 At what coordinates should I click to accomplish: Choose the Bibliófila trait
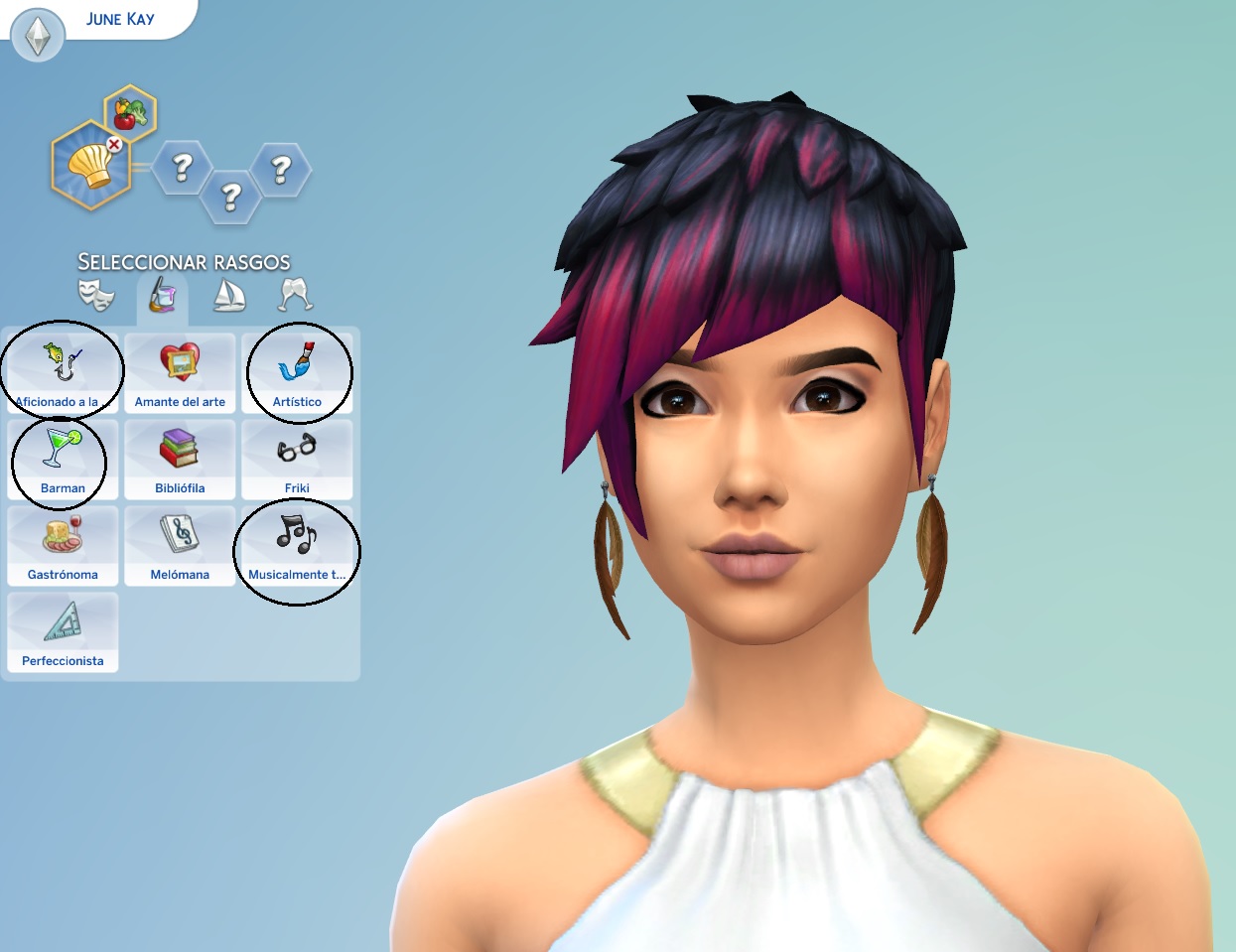tap(180, 459)
